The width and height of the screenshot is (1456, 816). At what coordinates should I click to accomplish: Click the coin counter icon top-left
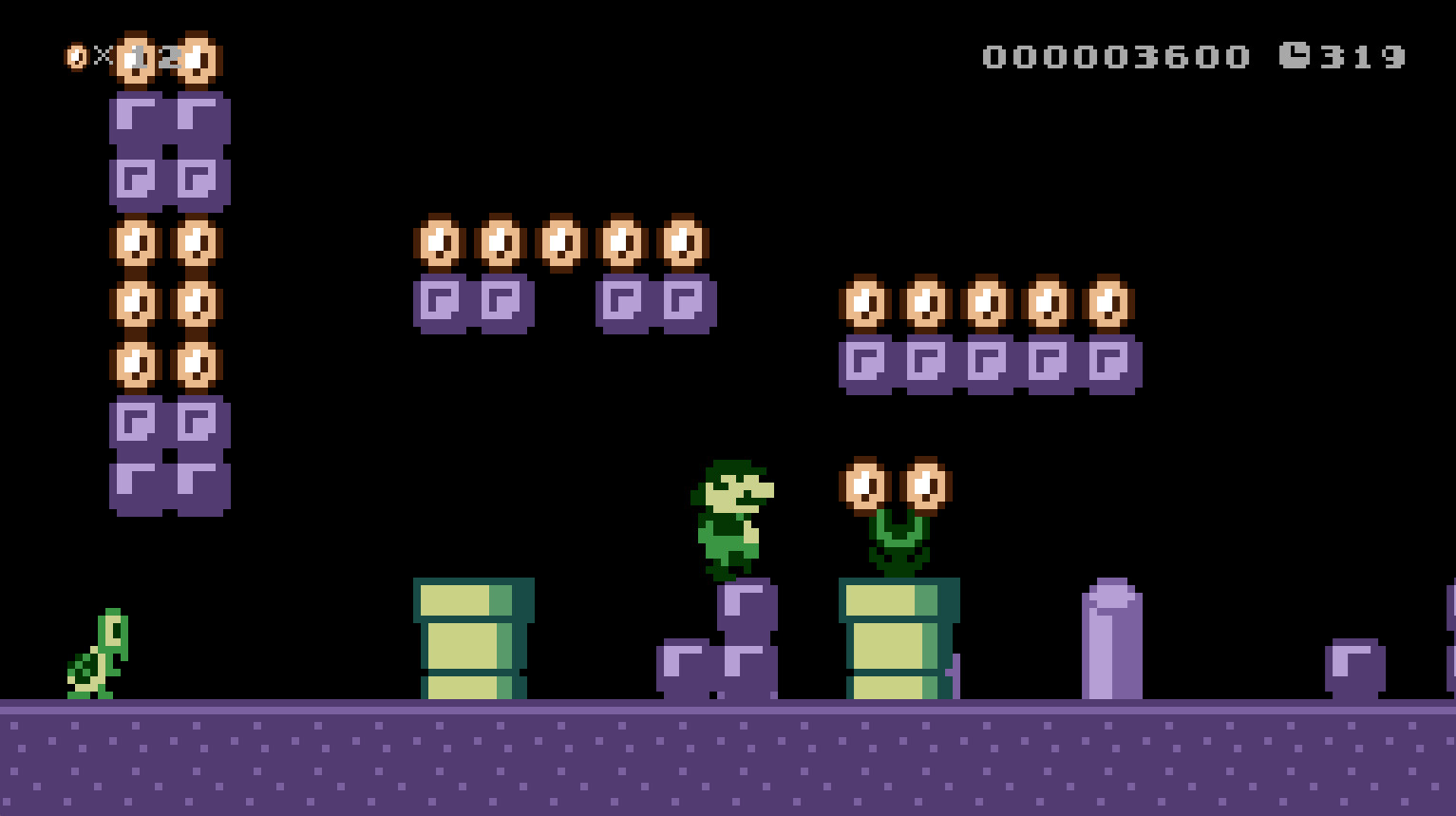(74, 54)
